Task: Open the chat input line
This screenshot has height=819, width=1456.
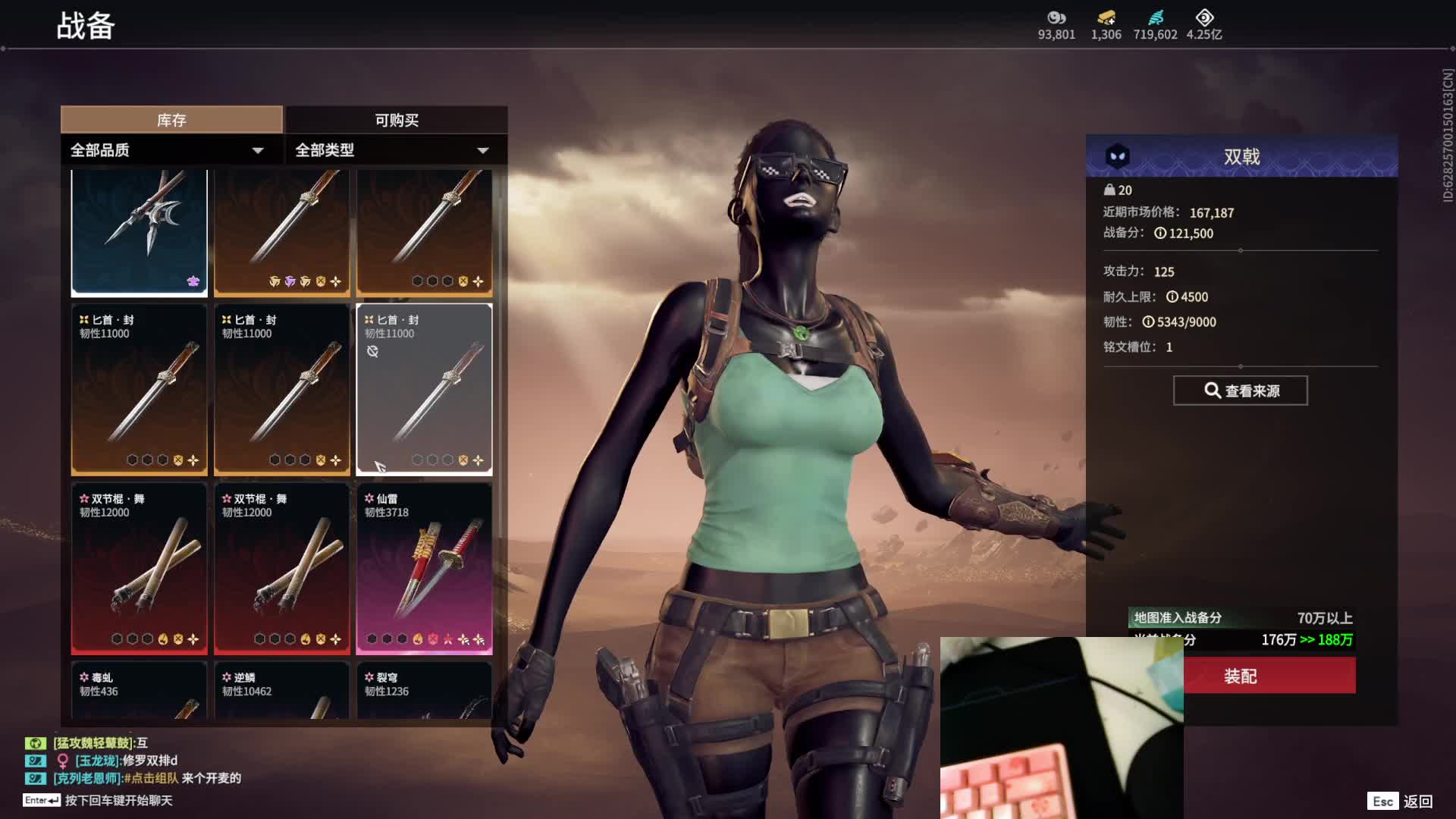Action: coord(118,800)
